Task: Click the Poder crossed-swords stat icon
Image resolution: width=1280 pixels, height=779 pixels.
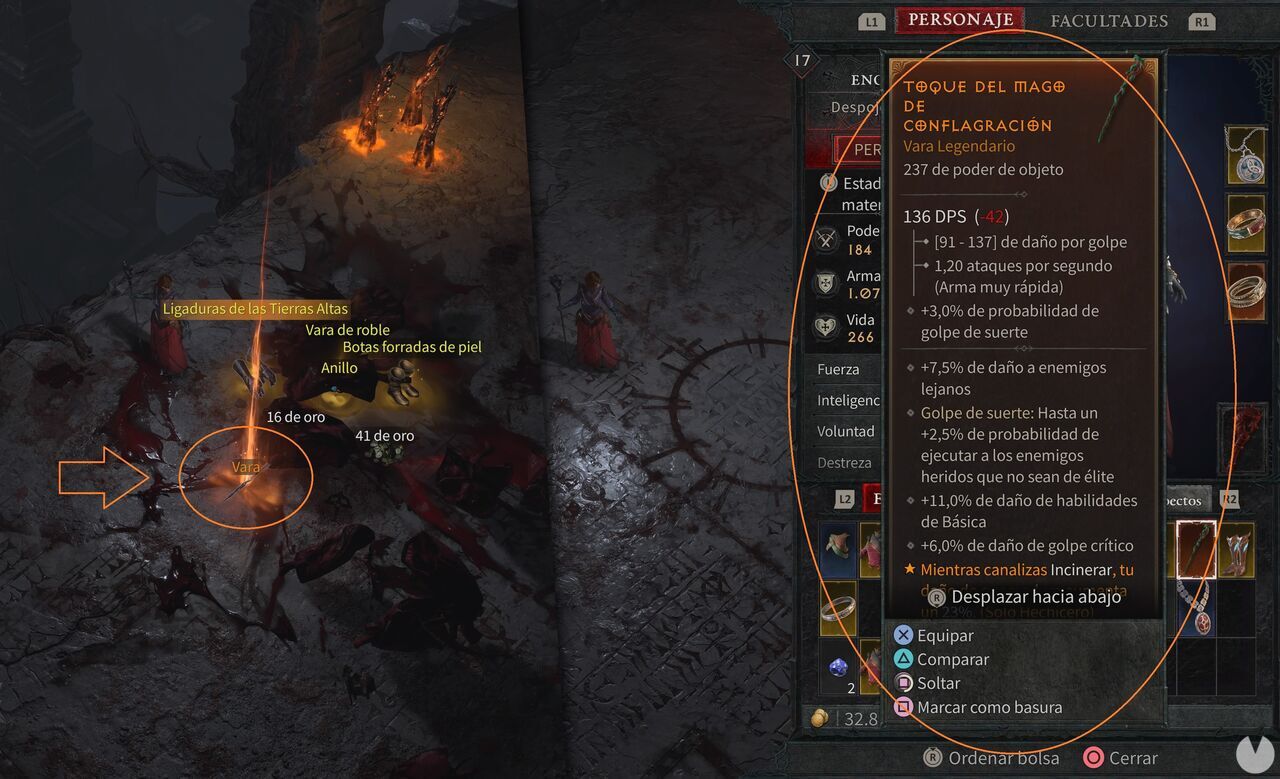Action: pyautogui.click(x=825, y=238)
